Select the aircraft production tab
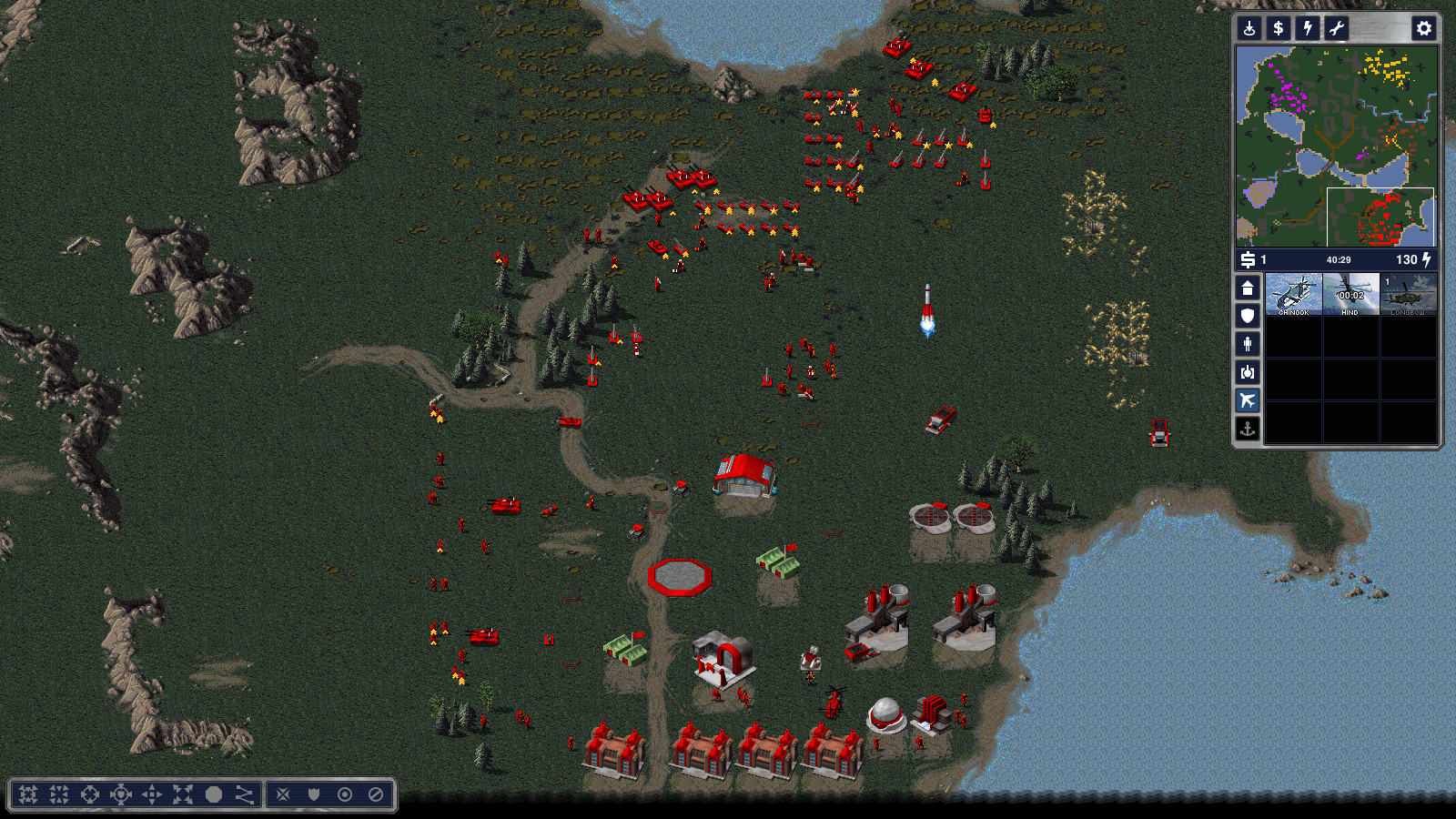Viewport: 1456px width, 819px height. [1248, 400]
